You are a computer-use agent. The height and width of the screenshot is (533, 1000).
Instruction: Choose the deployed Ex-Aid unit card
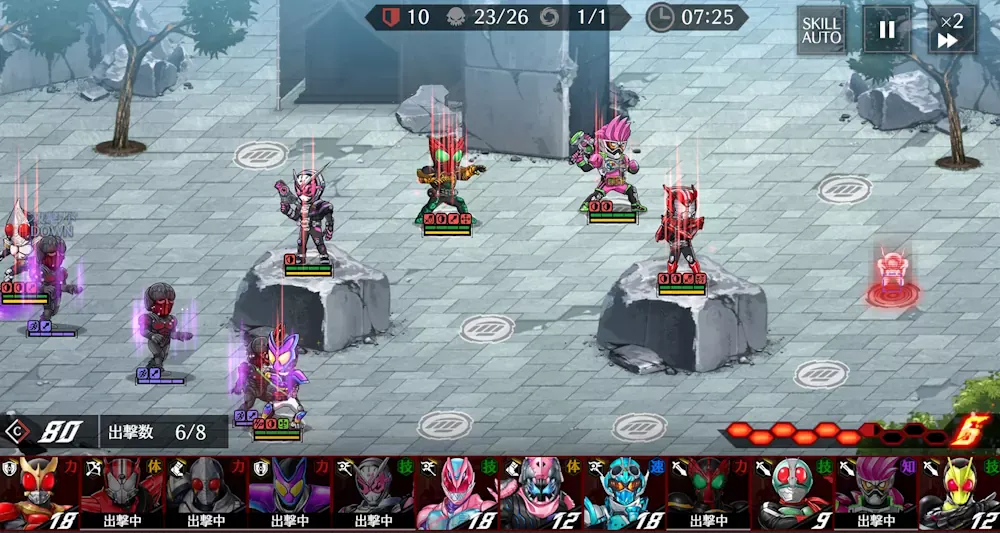[x=875, y=492]
